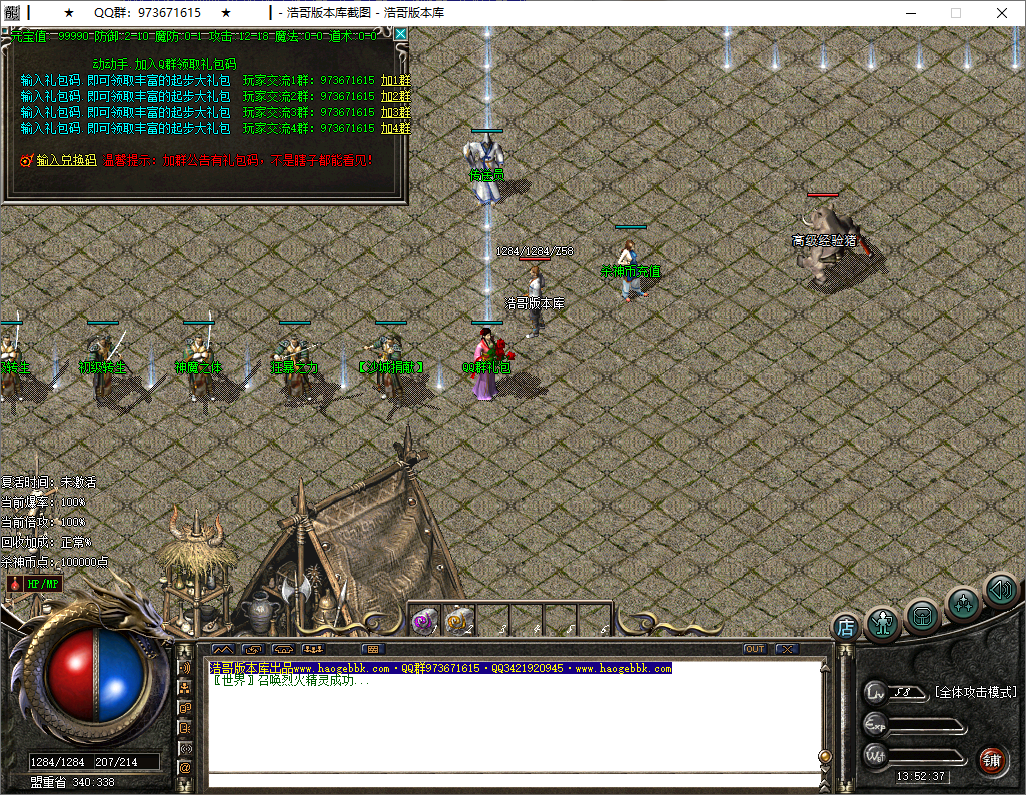This screenshot has height=795, width=1026.
Task: Click the three-people group button above chat
Action: [312, 649]
